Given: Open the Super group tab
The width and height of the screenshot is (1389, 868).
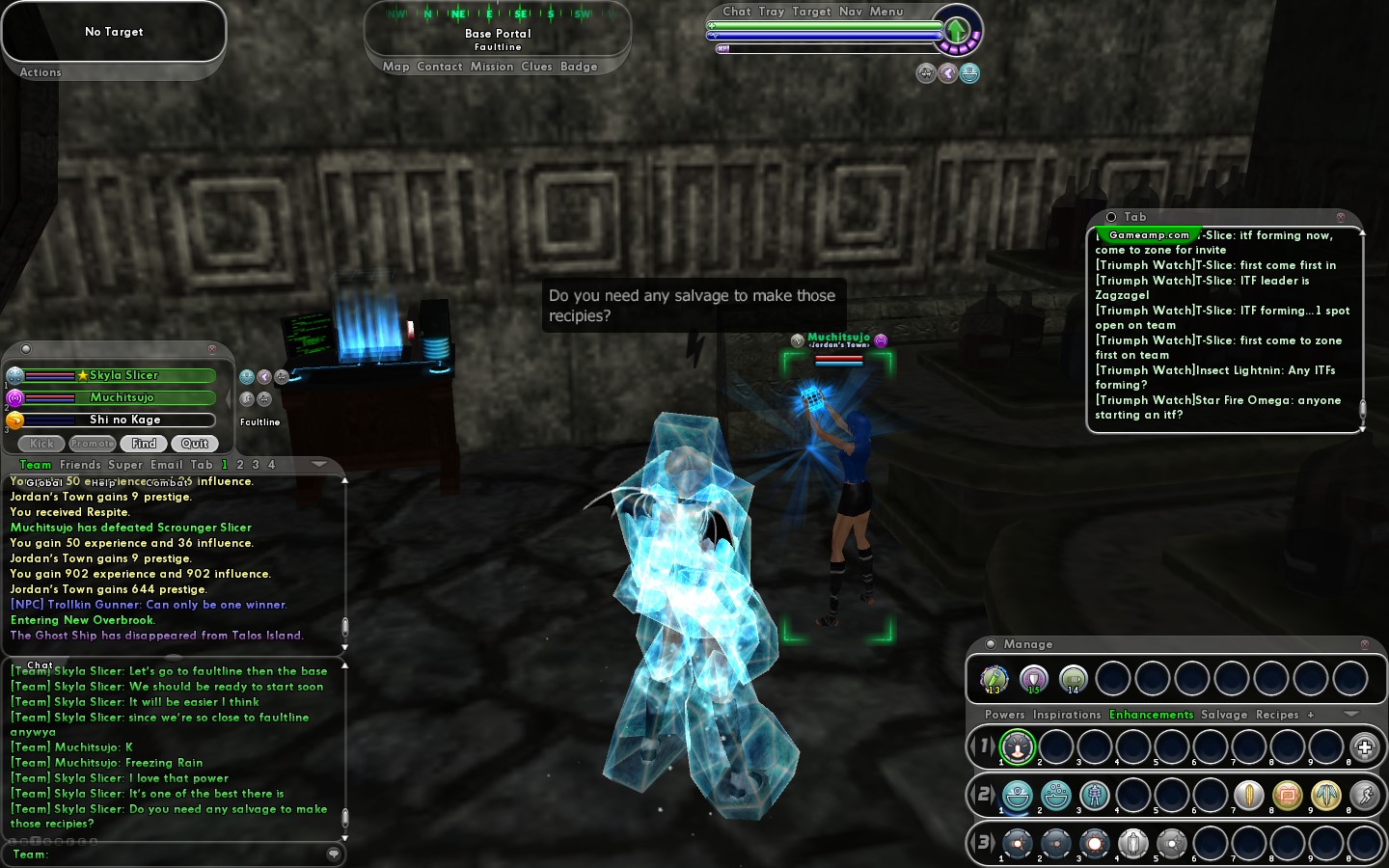Looking at the screenshot, I should click(x=125, y=465).
